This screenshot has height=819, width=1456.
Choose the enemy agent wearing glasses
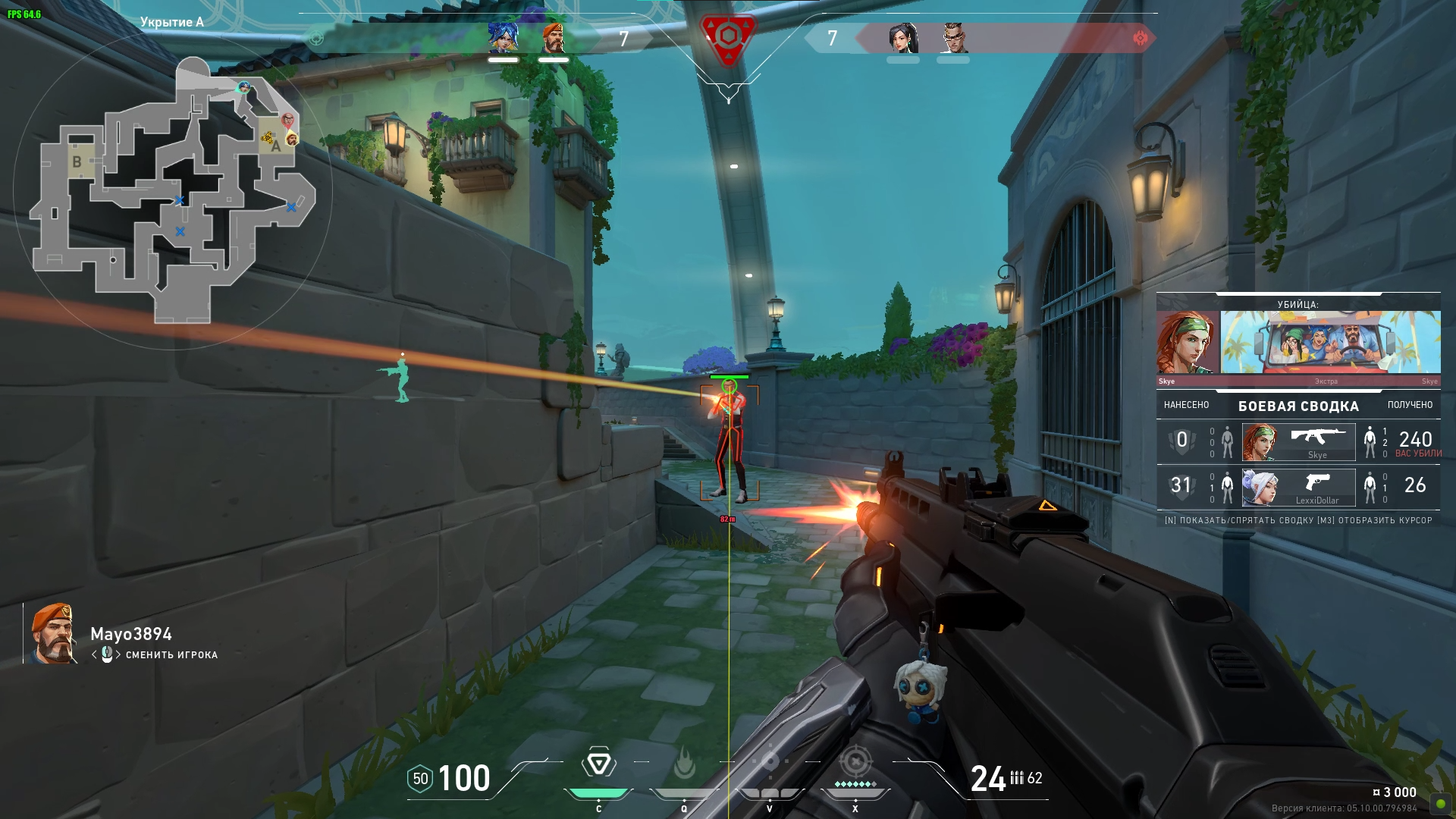[x=953, y=38]
